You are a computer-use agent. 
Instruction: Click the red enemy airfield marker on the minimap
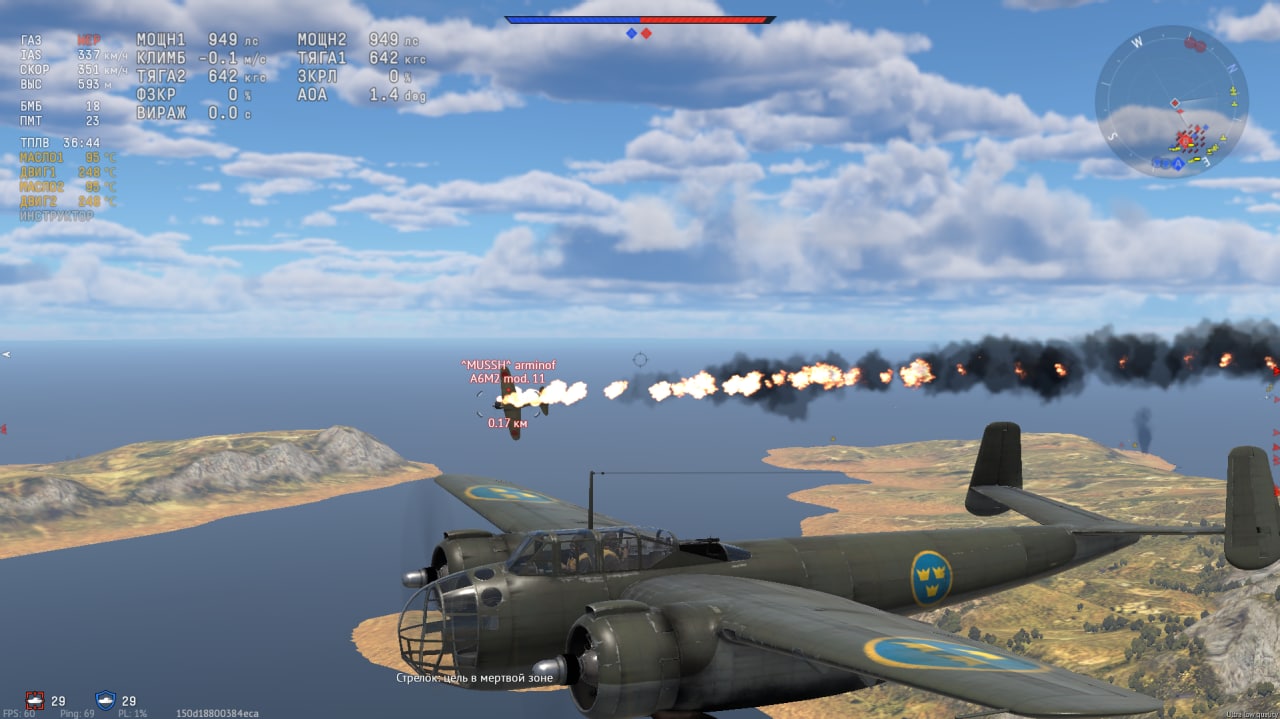1195,44
